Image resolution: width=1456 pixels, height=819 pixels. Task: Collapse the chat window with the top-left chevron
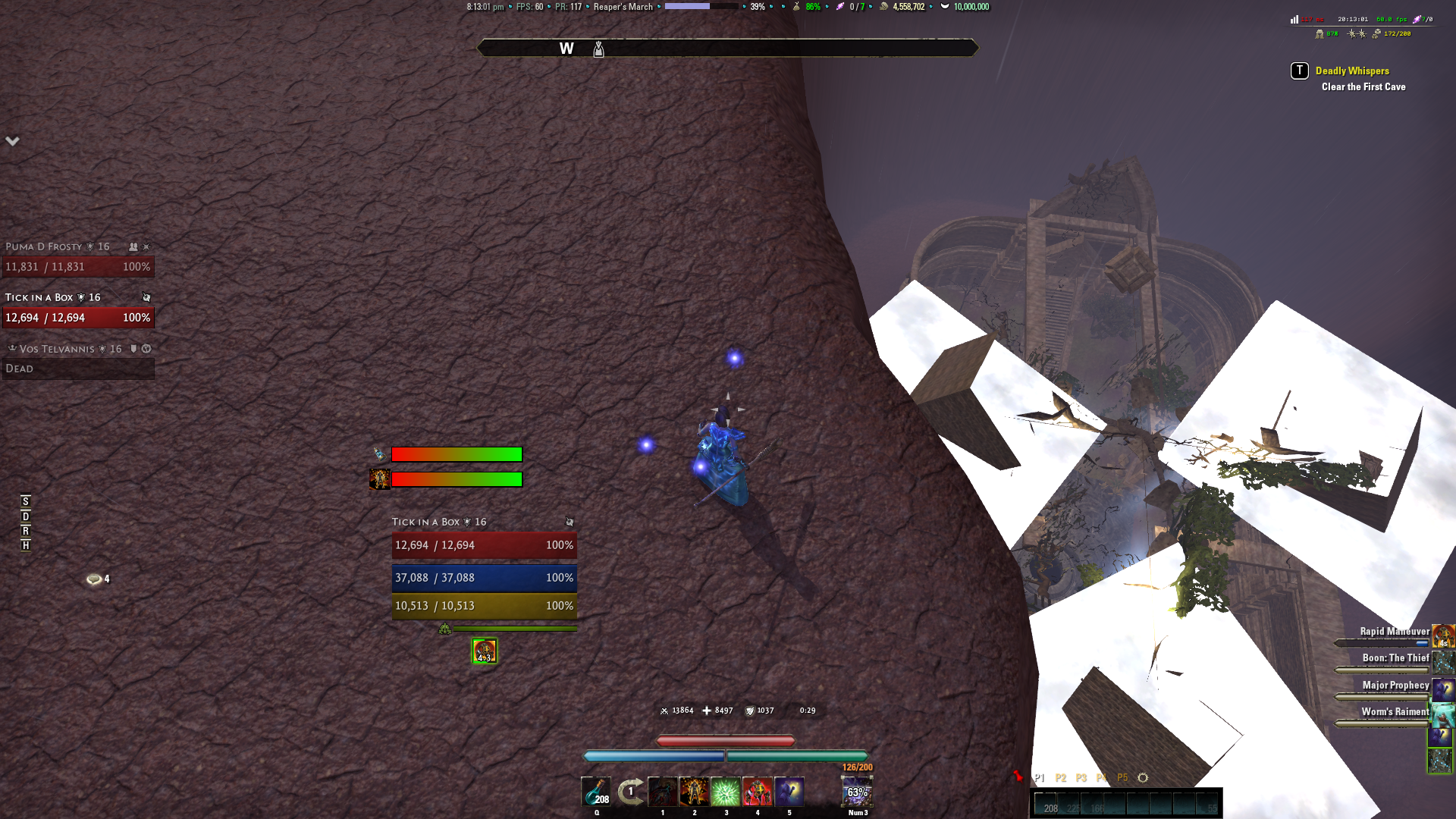11,140
